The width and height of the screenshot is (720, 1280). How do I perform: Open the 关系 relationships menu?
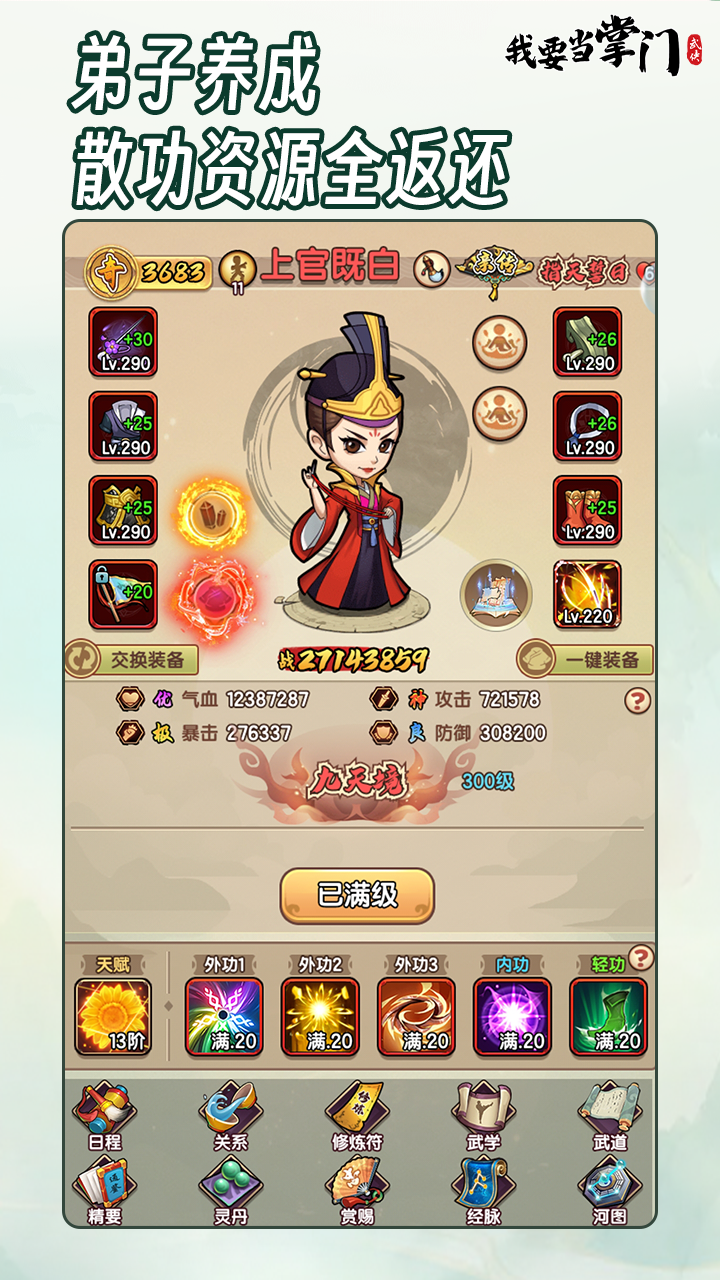point(230,1116)
